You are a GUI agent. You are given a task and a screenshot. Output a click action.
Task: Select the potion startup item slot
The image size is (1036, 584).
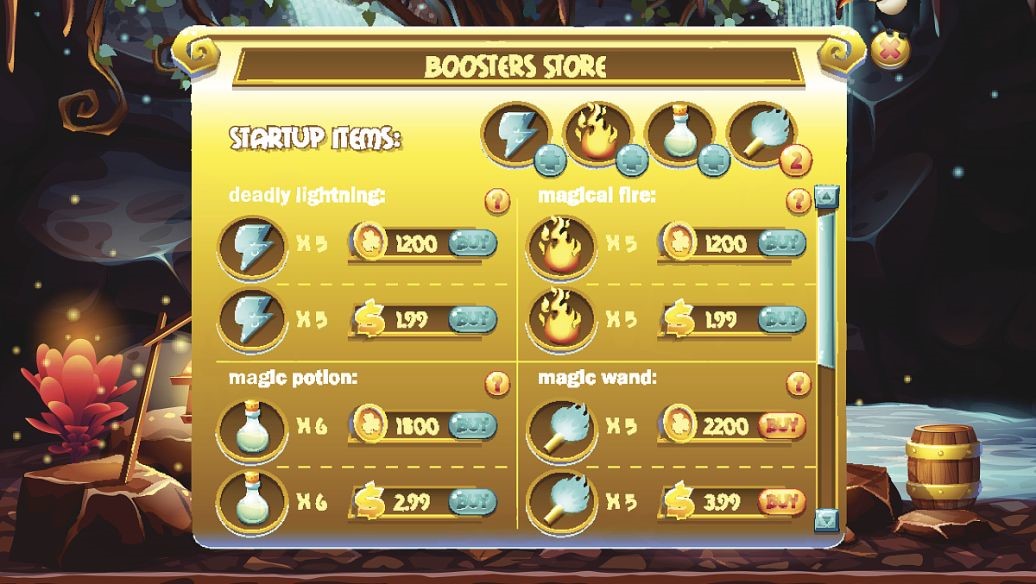(679, 132)
